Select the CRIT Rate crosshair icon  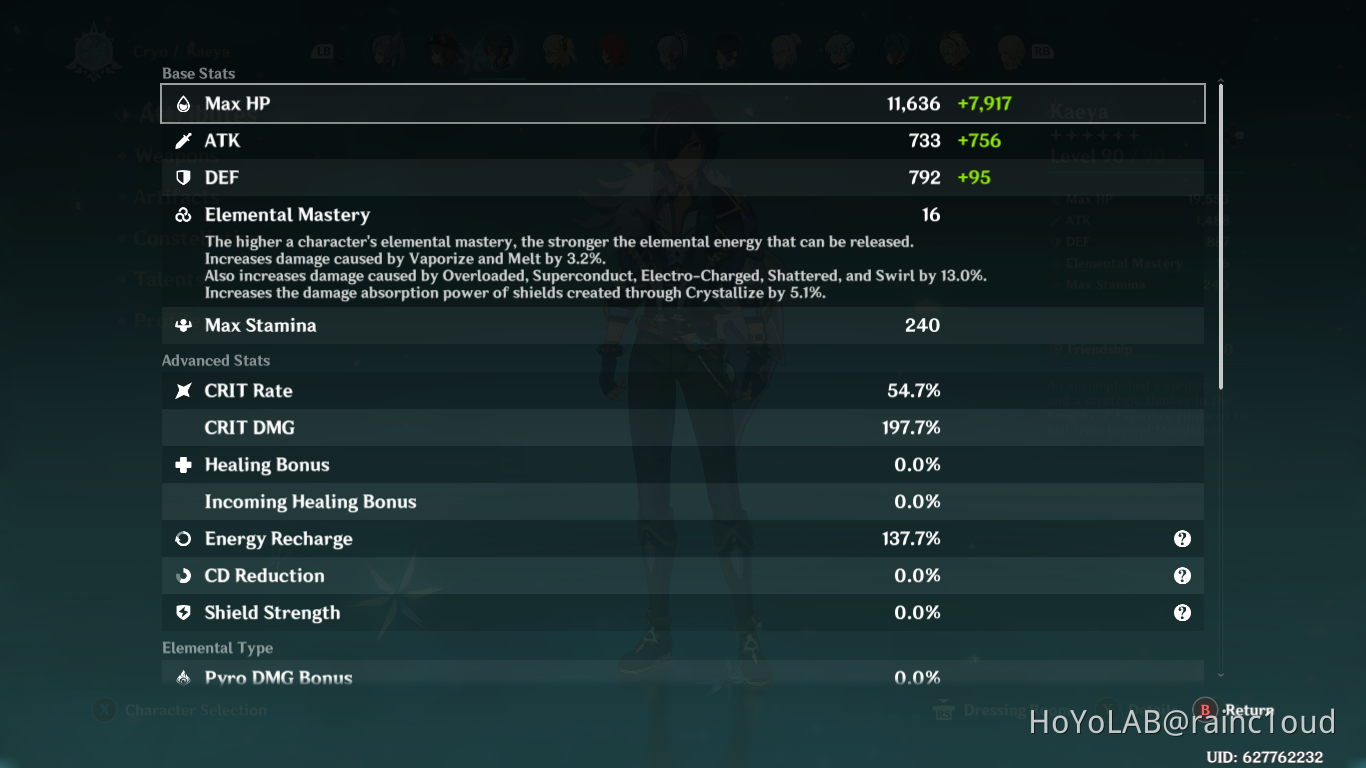click(x=185, y=391)
